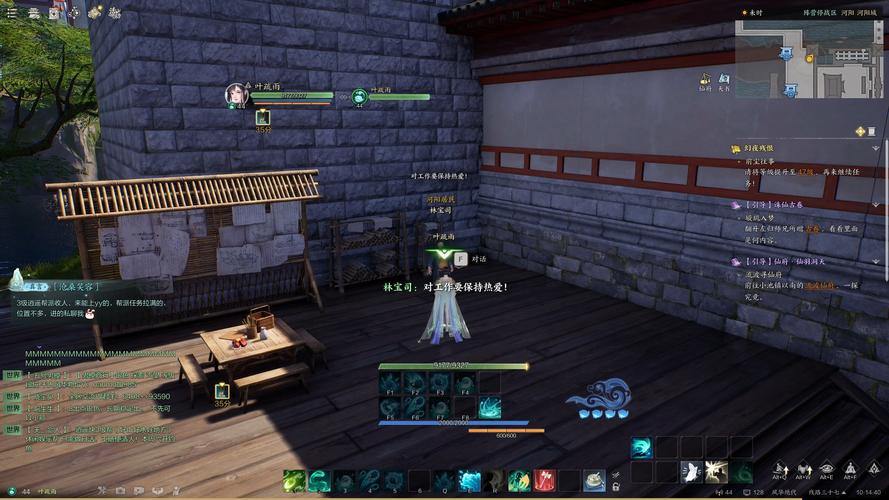
Task: Activate the Alt+Q action button
Action: (x=777, y=470)
